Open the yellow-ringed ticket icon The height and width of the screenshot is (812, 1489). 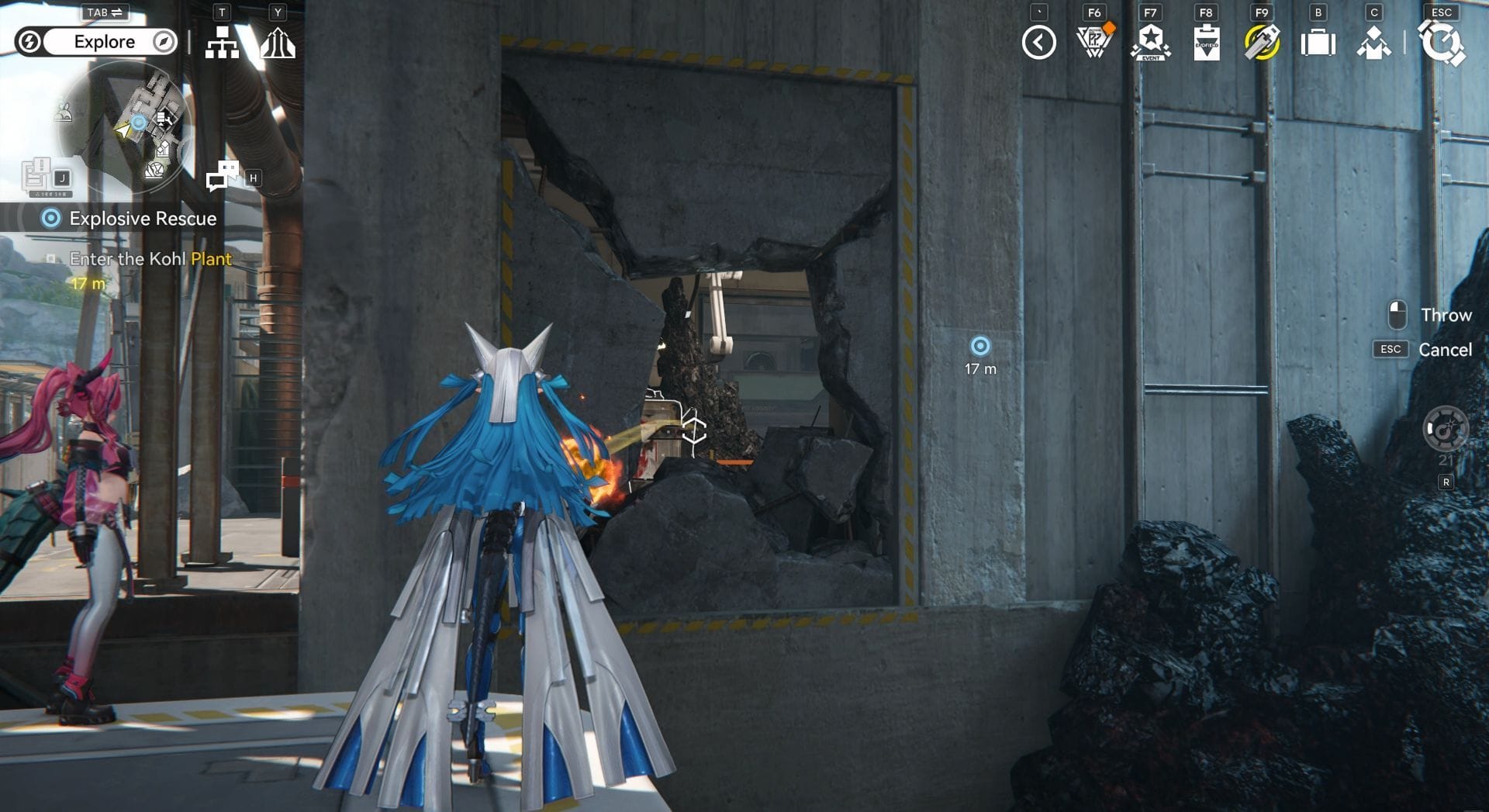[x=1262, y=43]
